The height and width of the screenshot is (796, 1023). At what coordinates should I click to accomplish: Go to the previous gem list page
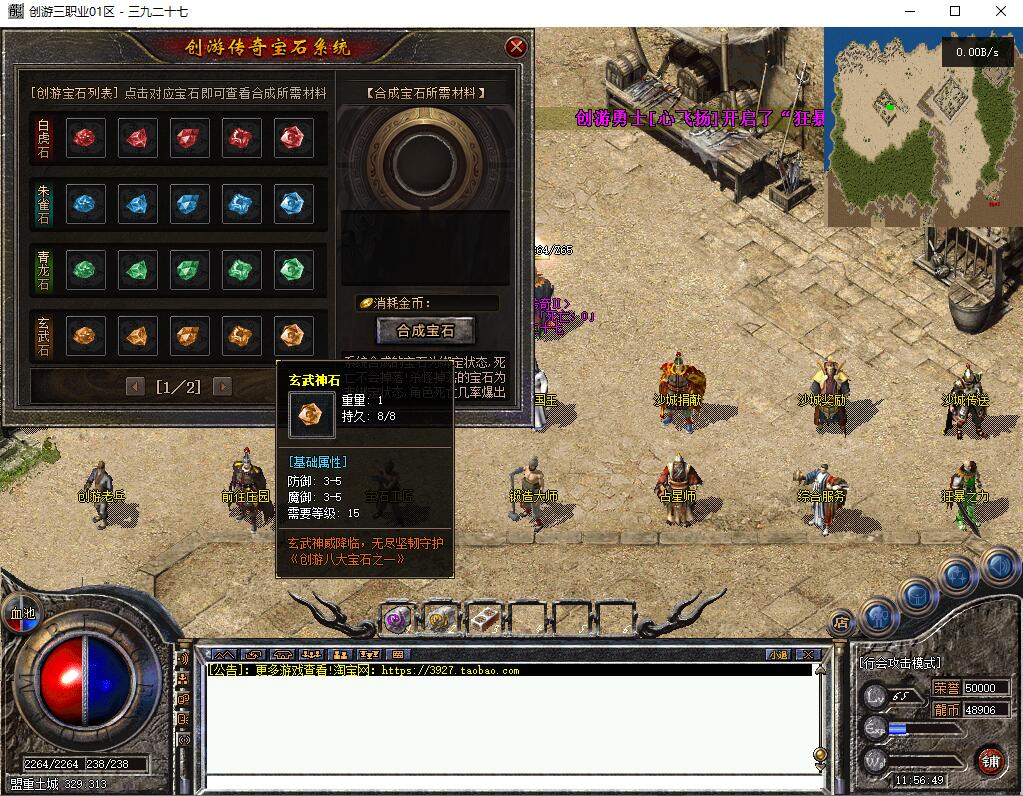click(x=135, y=387)
